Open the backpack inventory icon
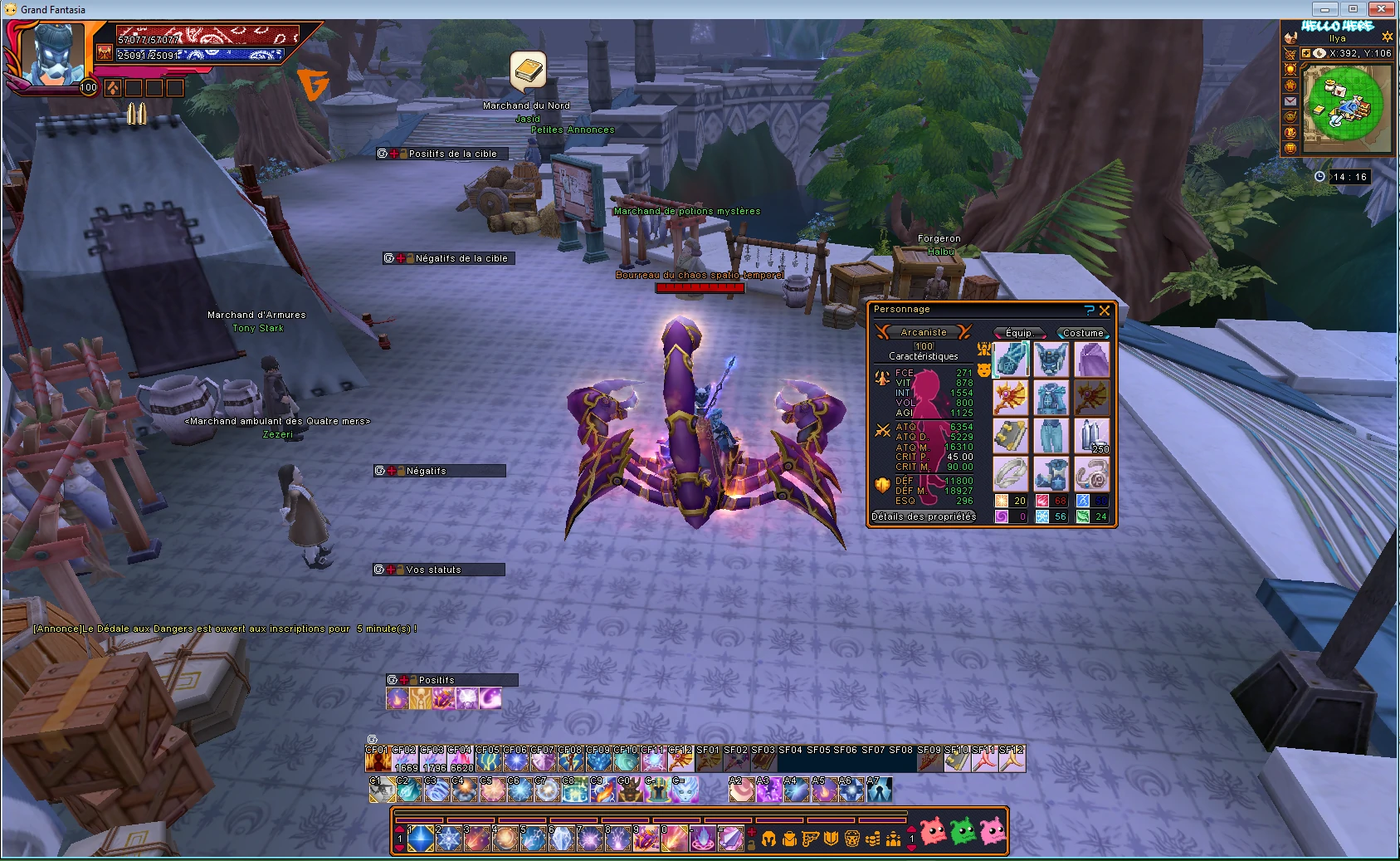Screen dimensions: 1400x861 tap(789, 838)
